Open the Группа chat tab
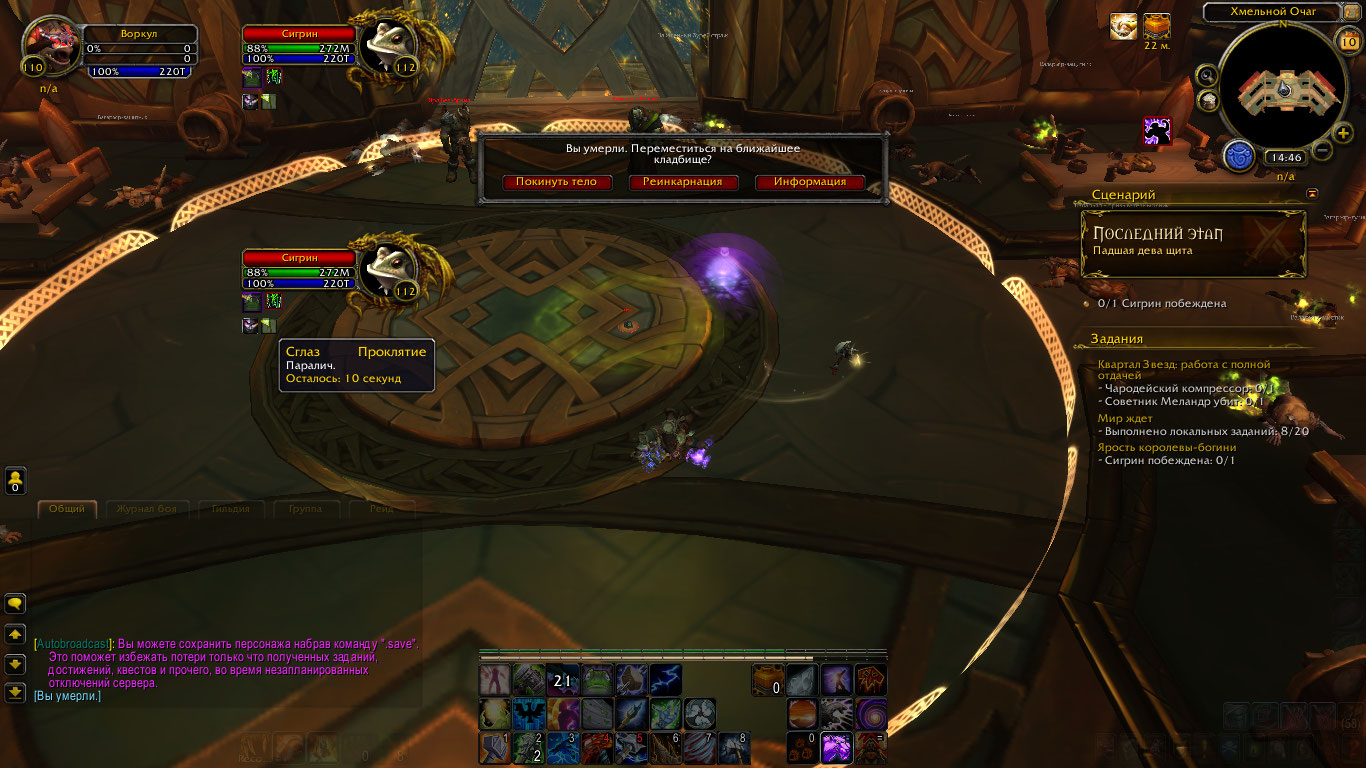Screen dimensions: 1366x768 (x=305, y=509)
